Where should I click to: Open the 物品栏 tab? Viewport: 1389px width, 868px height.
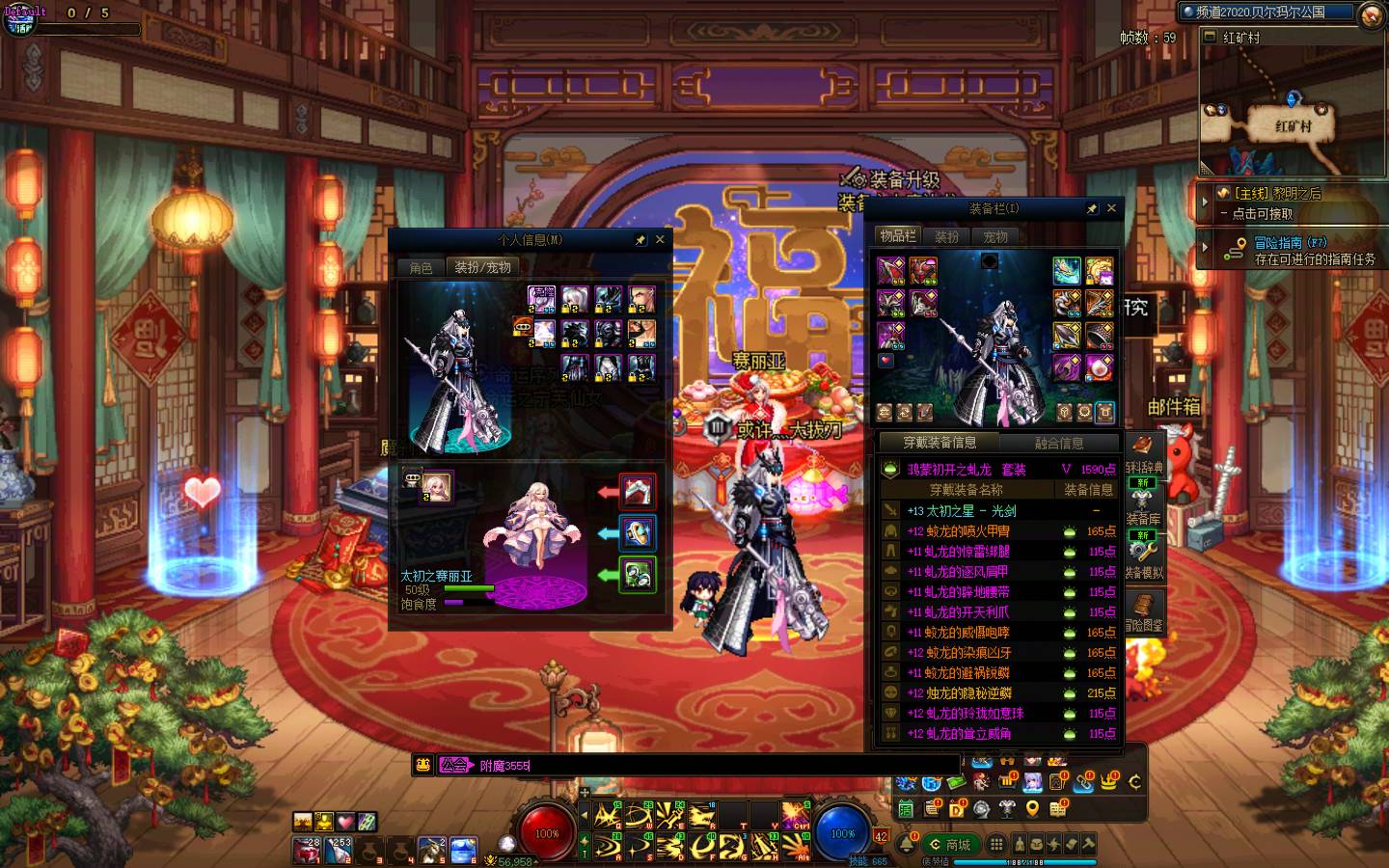tap(897, 236)
